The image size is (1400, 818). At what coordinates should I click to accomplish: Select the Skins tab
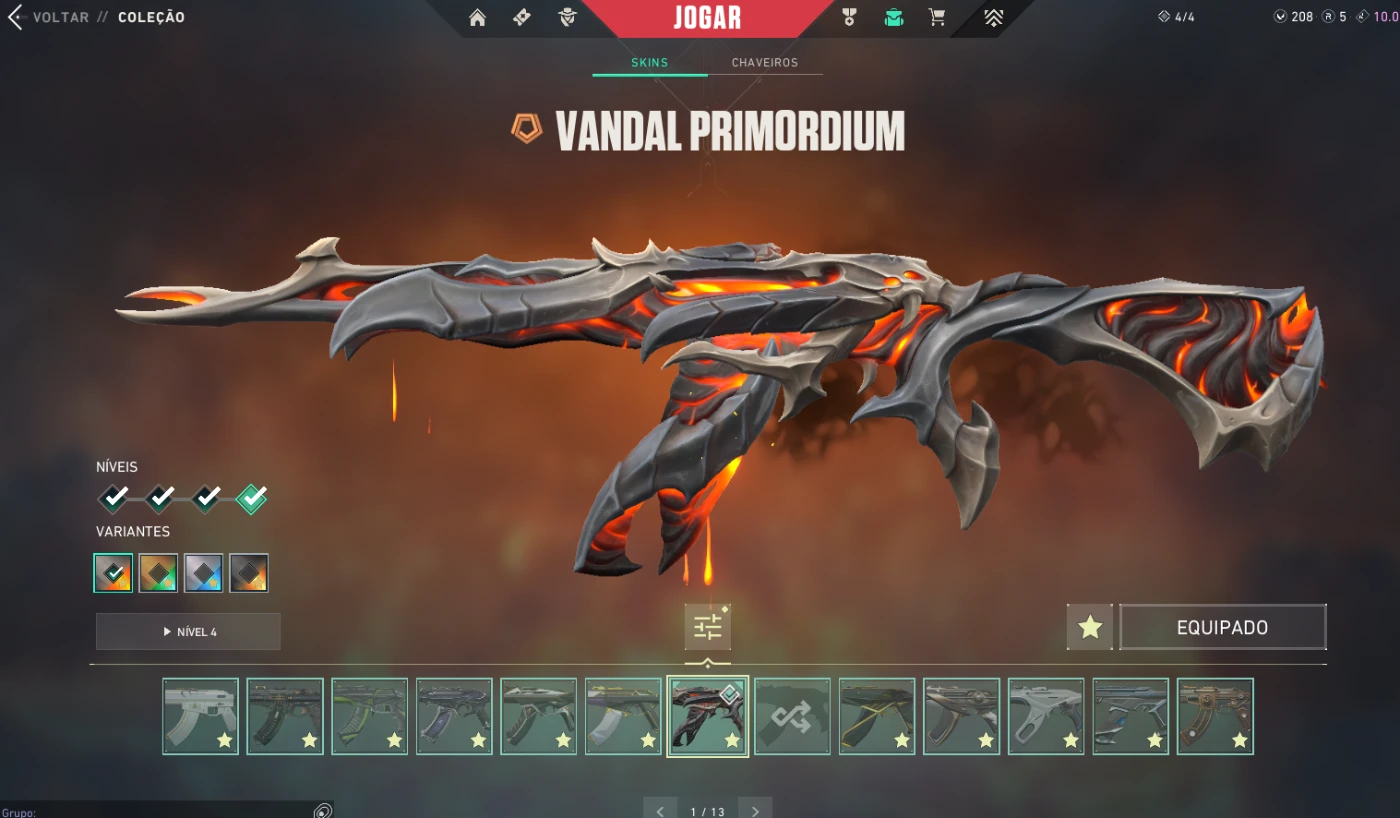click(x=649, y=63)
